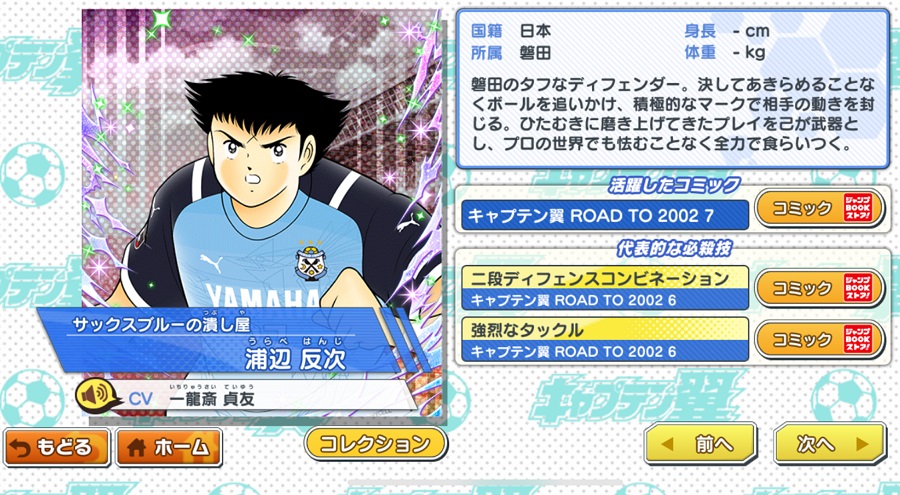Go back with the もどる button
Screen dimensions: 900x495
(56, 447)
